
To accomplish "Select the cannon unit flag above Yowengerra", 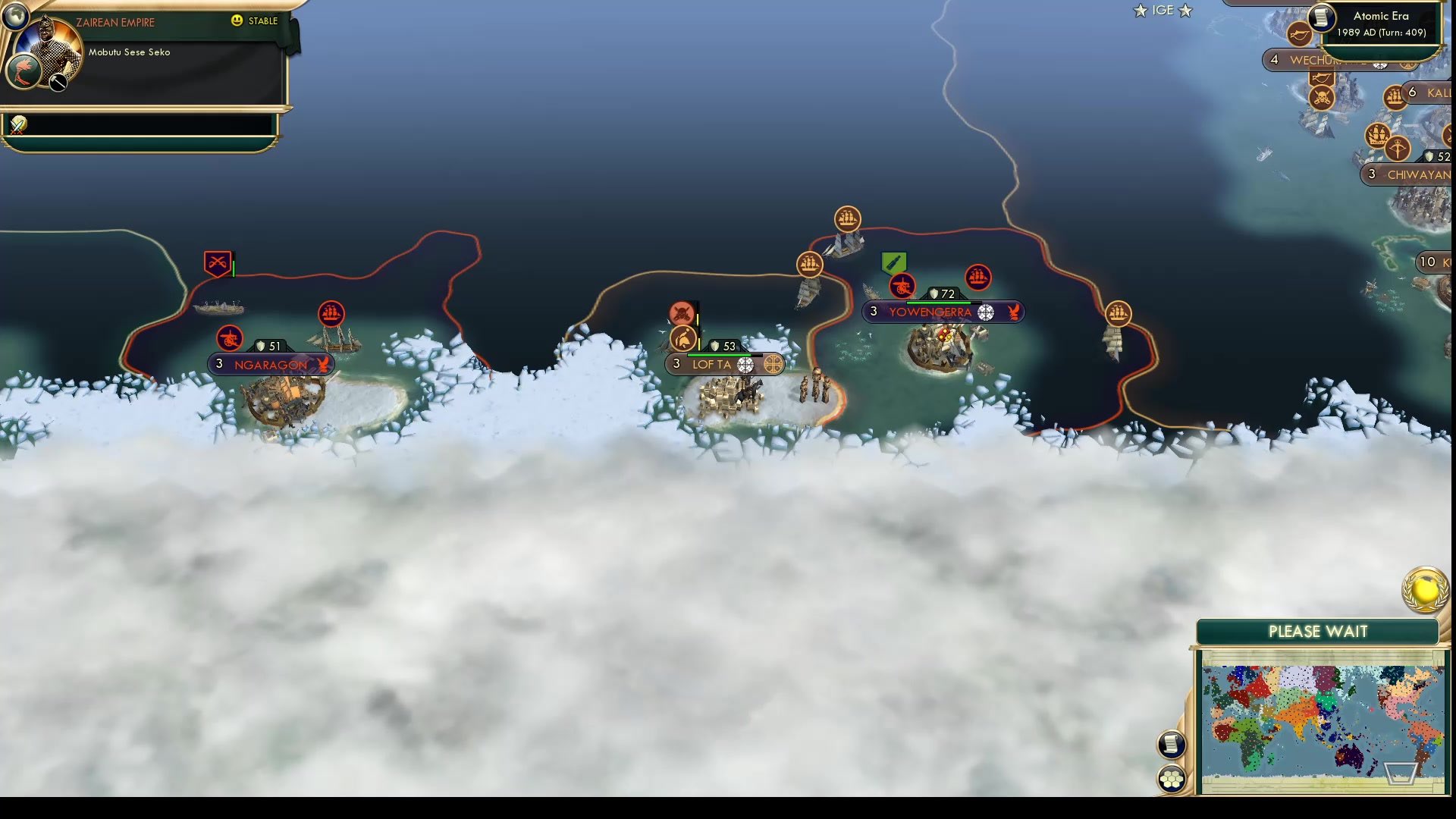I will [902, 287].
